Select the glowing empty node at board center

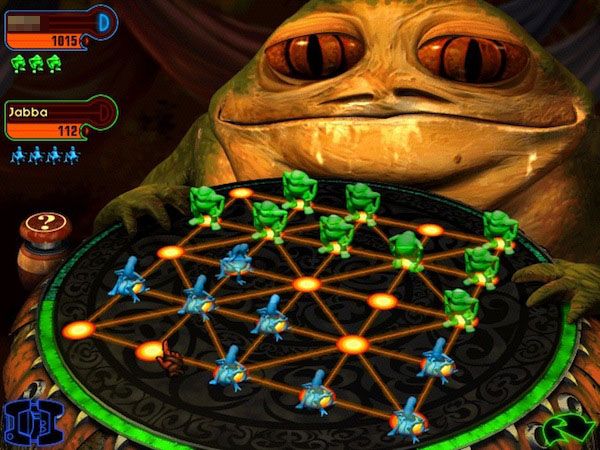pos(306,284)
